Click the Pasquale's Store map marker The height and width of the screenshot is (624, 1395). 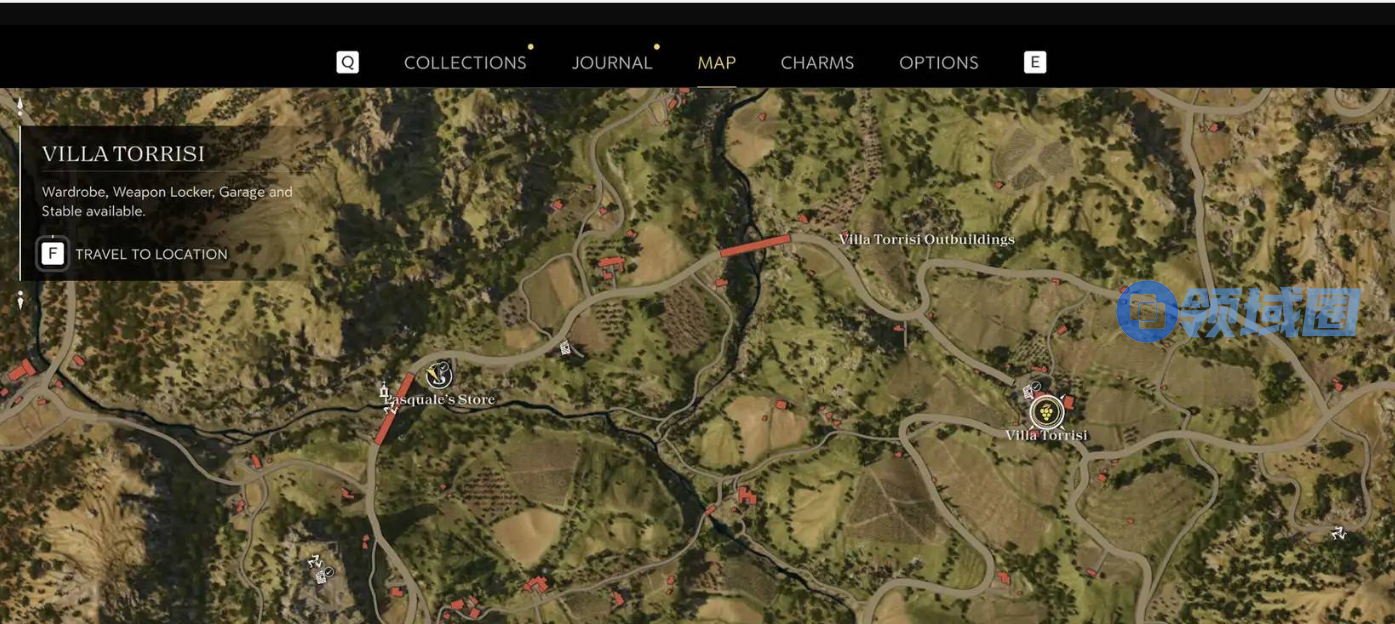click(x=439, y=375)
